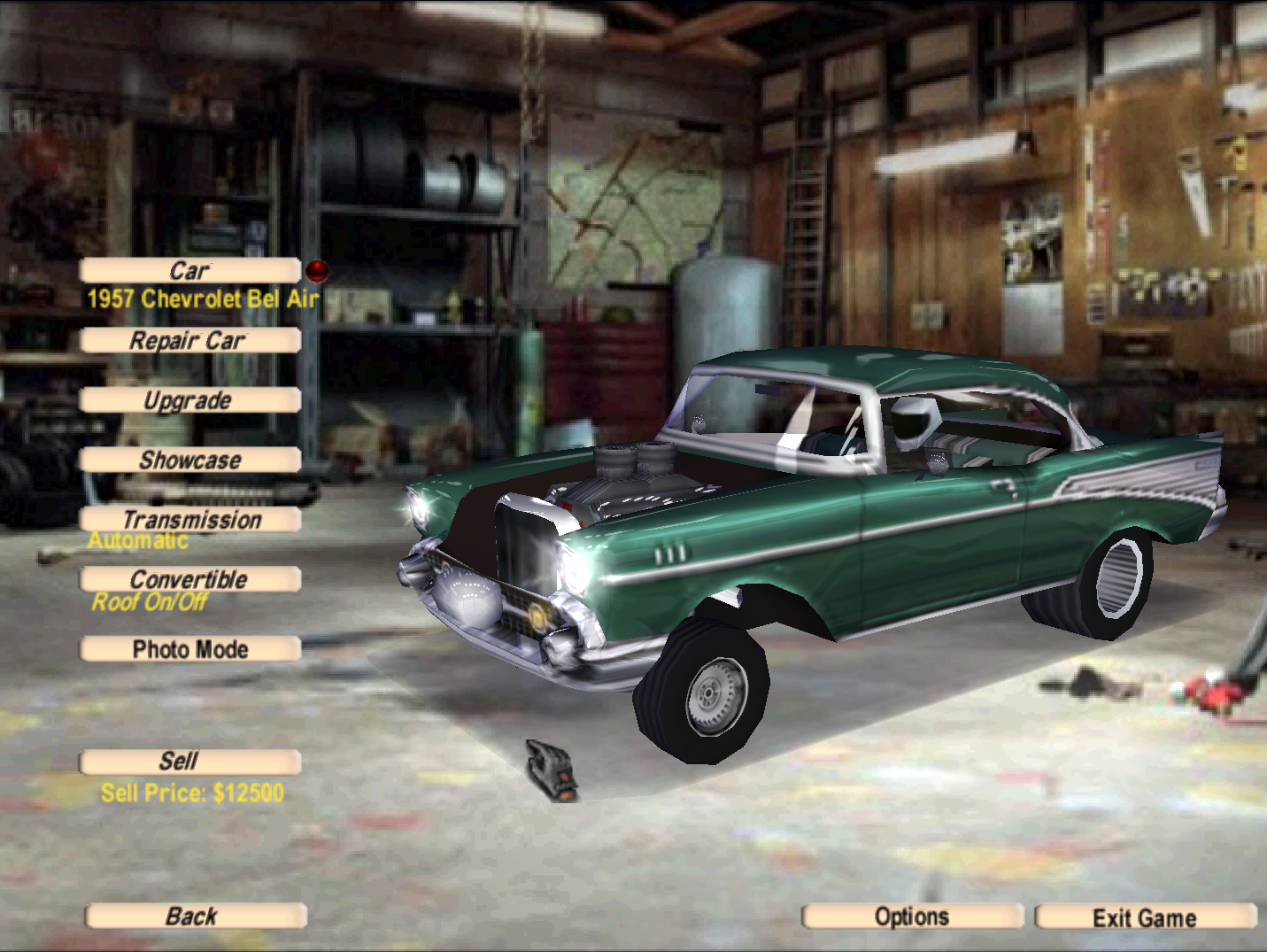Go Back to the previous screen
The height and width of the screenshot is (952, 1267).
pos(196,916)
